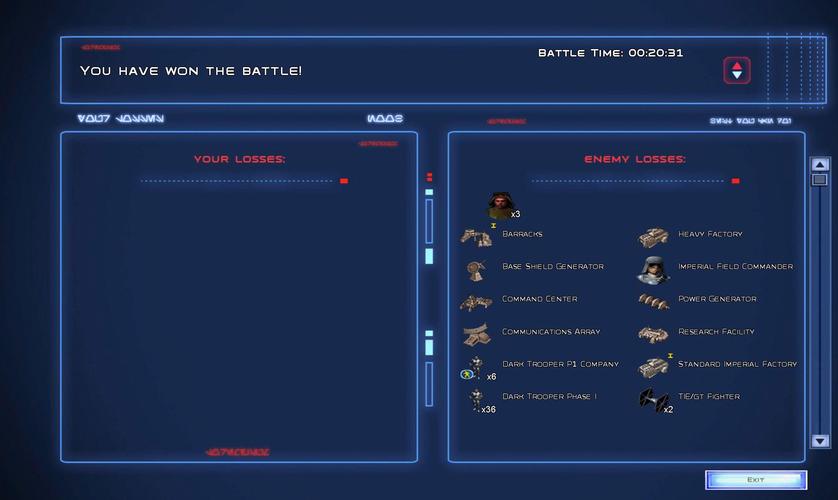Image resolution: width=838 pixels, height=500 pixels.
Task: Click the Exit button
Action: [755, 480]
